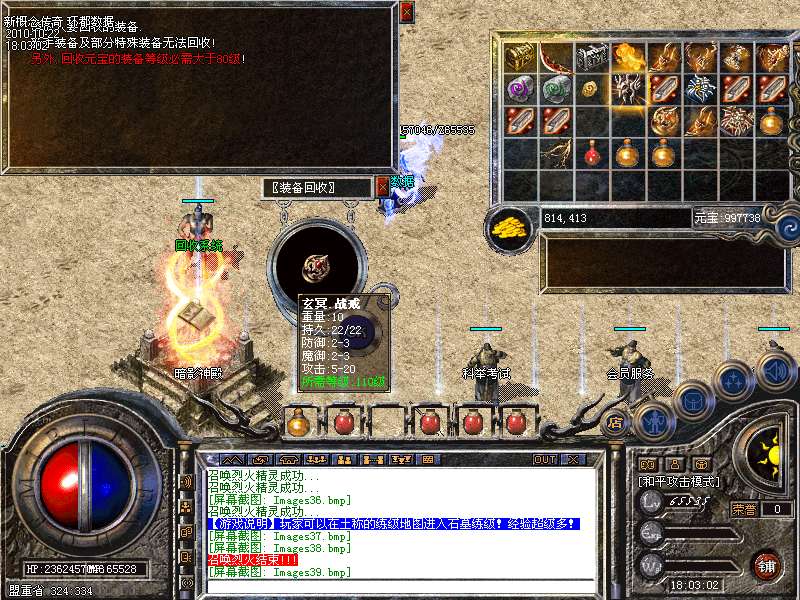The image size is (800, 600).
Task: Select the golden treasure chest in the bag
Action: click(520, 56)
